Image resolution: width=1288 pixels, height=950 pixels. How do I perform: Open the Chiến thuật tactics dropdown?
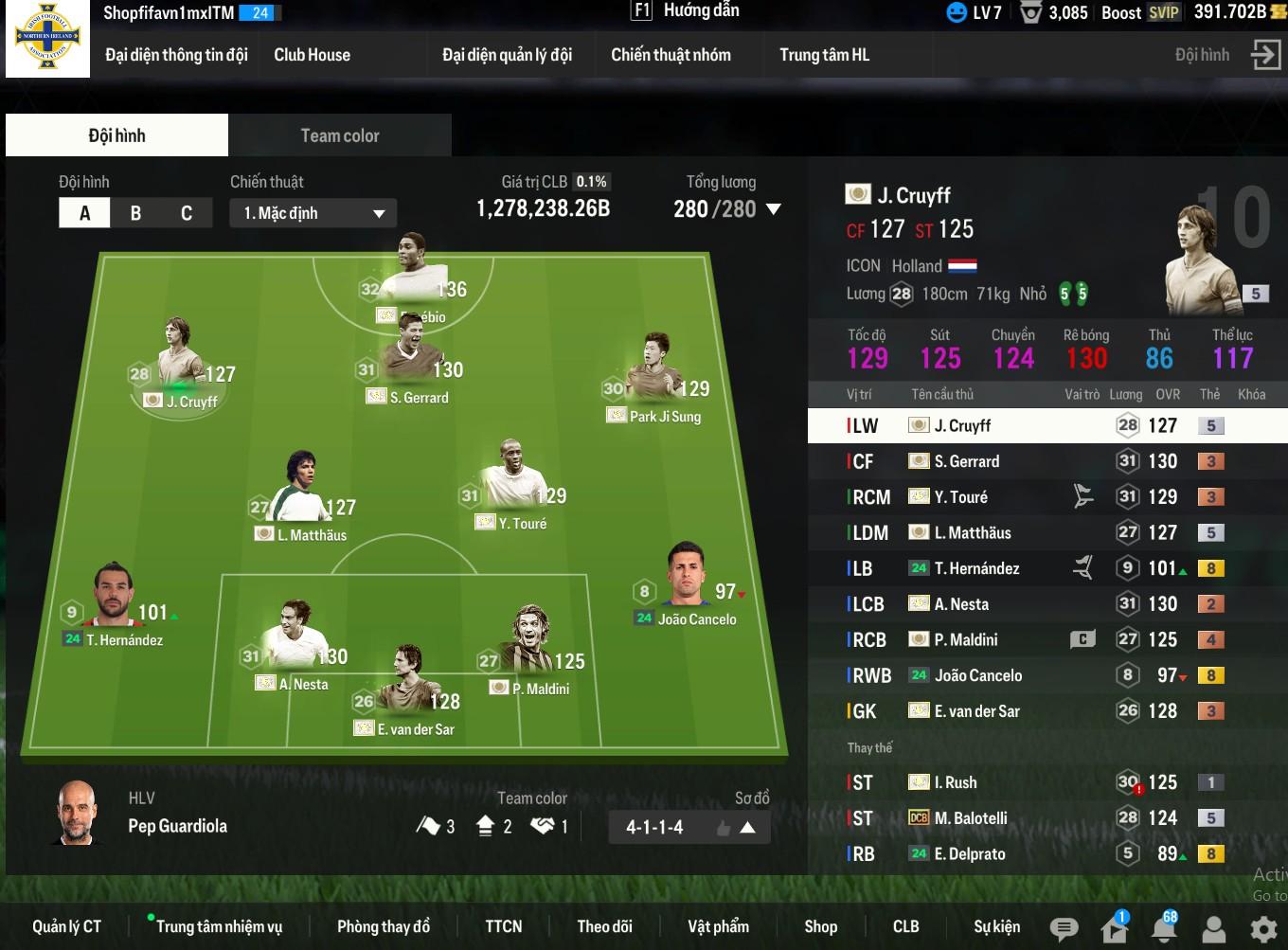[313, 213]
